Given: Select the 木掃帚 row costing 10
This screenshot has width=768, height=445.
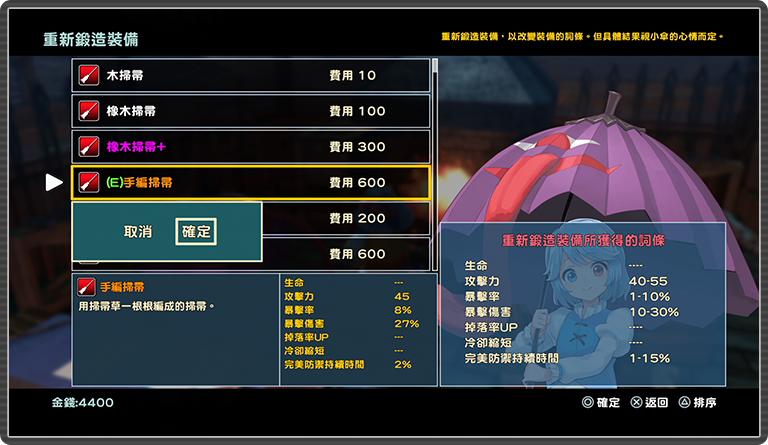Looking at the screenshot, I should pyautogui.click(x=251, y=75).
